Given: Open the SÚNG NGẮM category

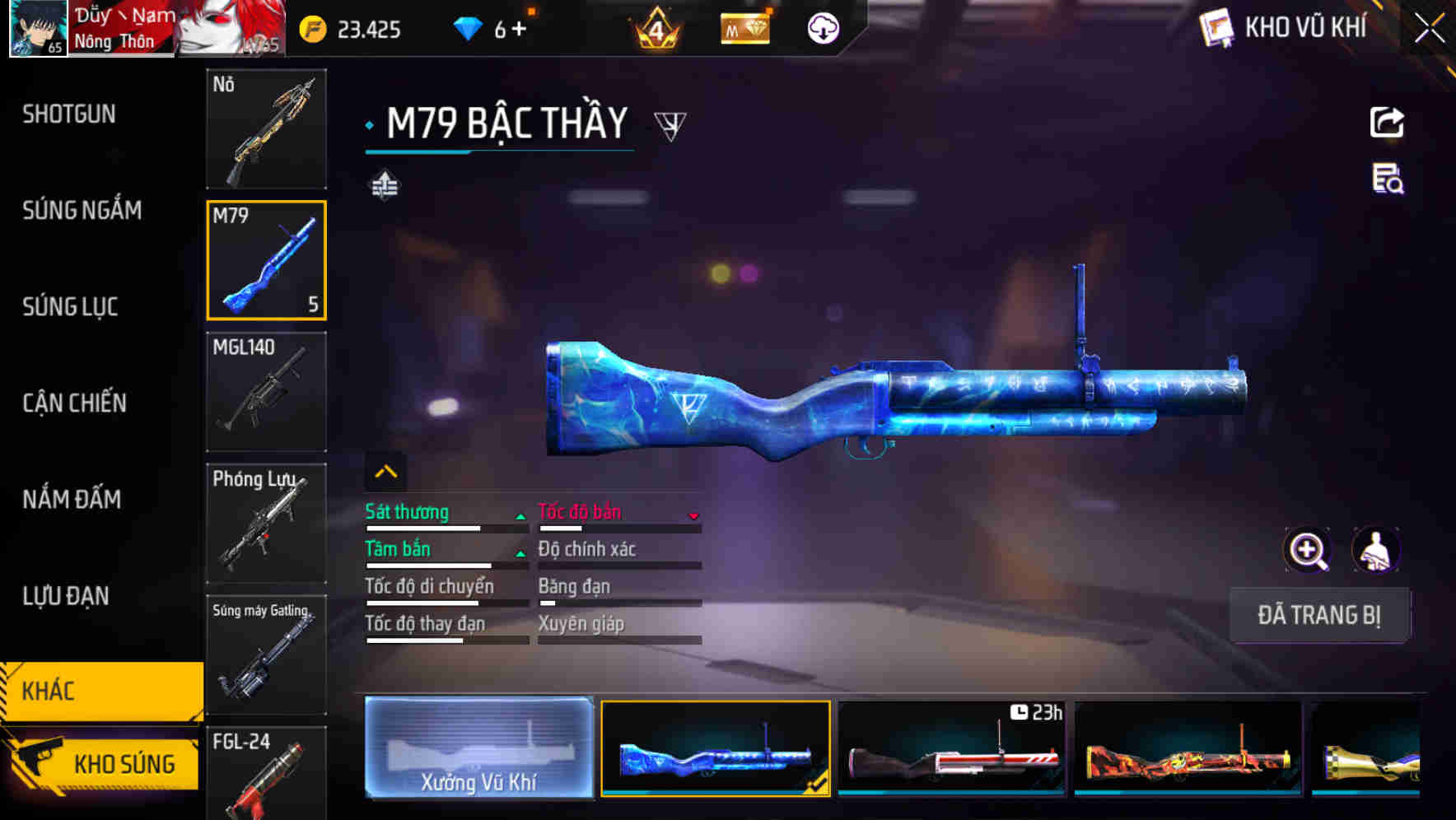Looking at the screenshot, I should click(x=82, y=210).
